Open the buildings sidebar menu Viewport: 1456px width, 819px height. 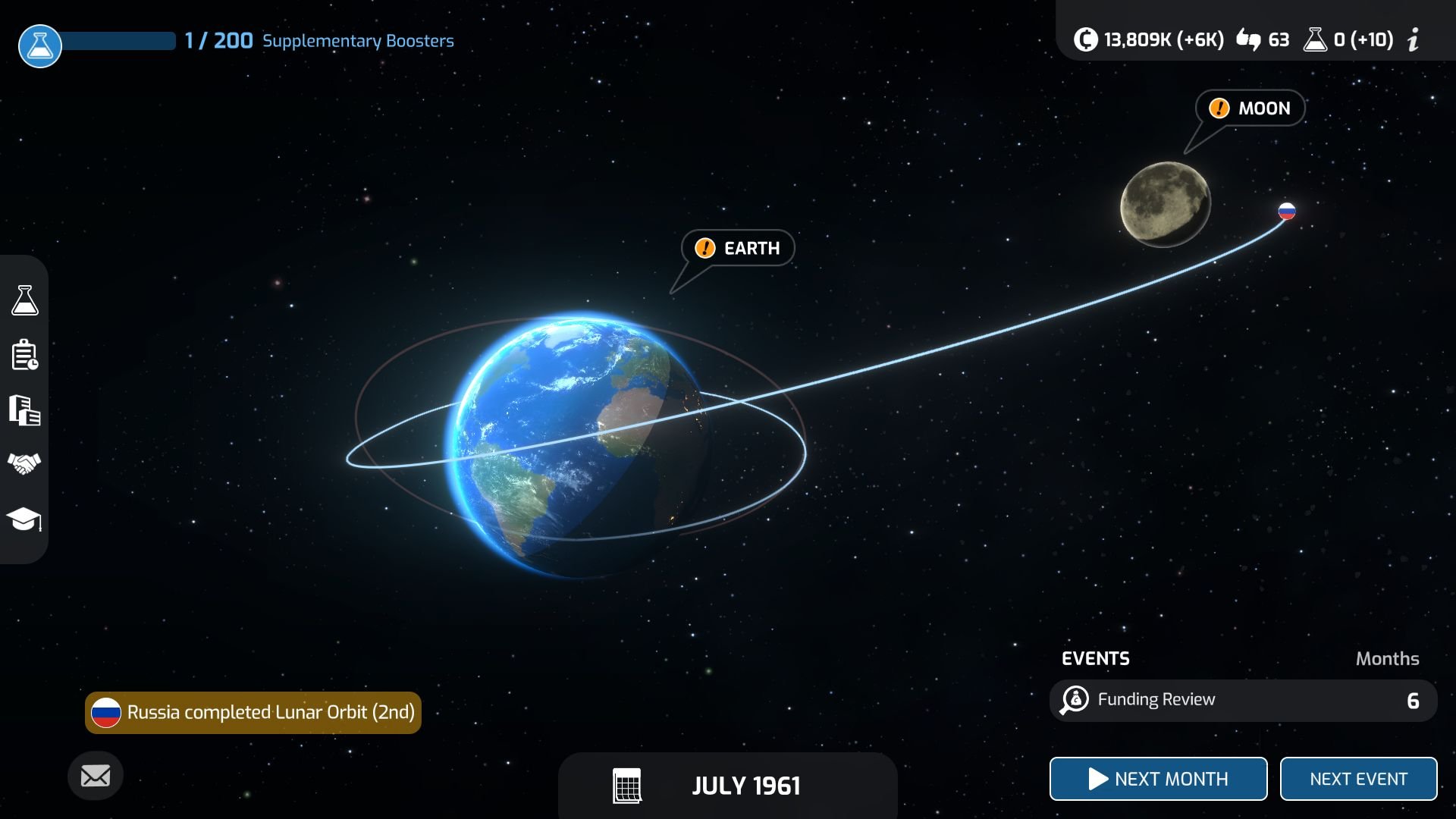point(24,410)
